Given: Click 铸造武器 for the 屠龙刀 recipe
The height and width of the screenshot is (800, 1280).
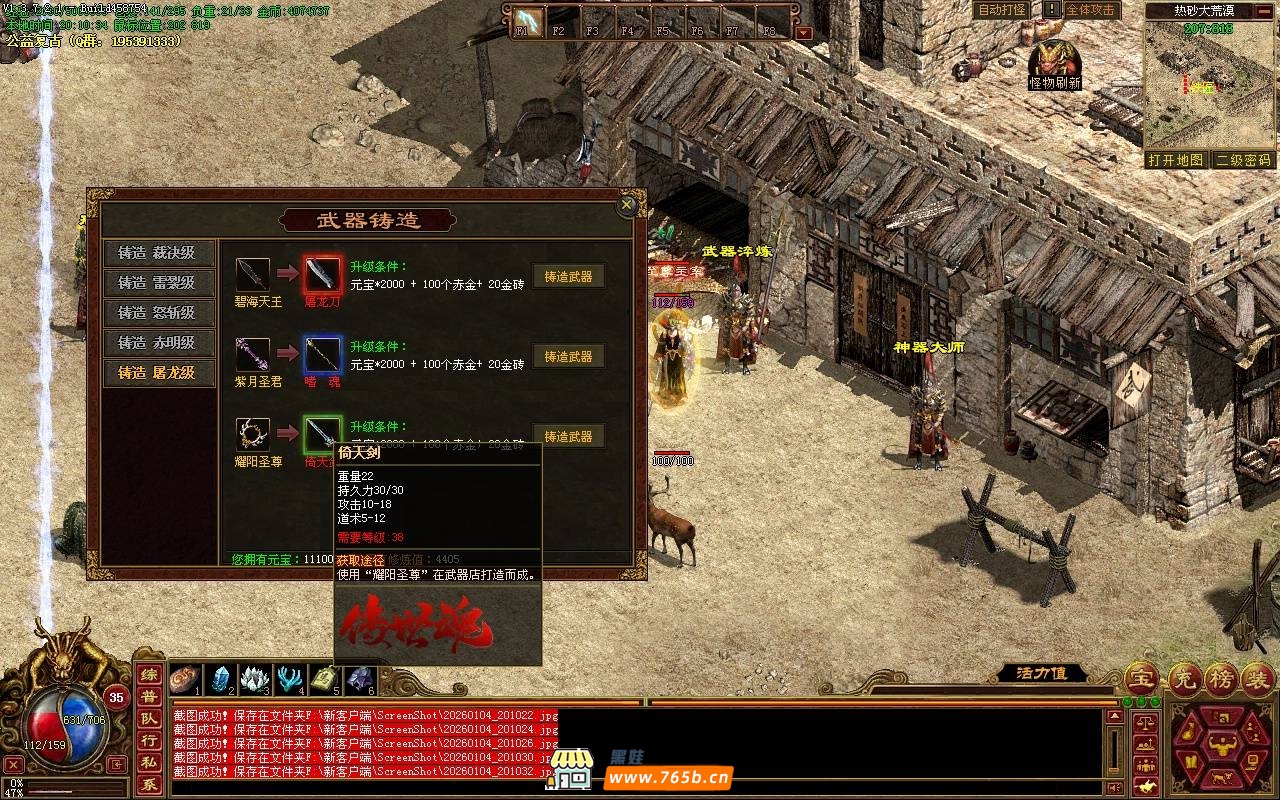Looking at the screenshot, I should tap(568, 277).
